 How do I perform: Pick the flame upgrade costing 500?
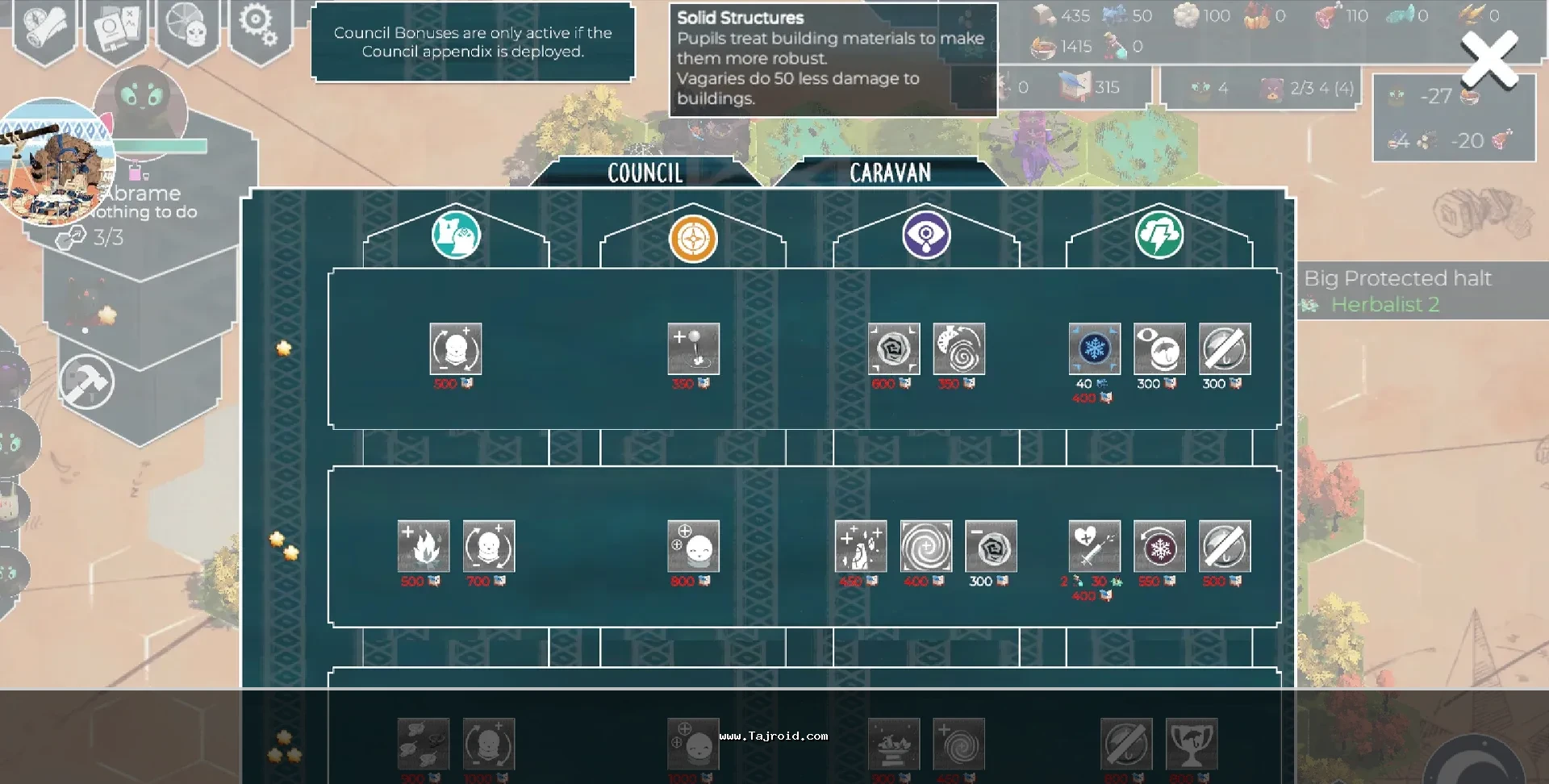point(424,546)
